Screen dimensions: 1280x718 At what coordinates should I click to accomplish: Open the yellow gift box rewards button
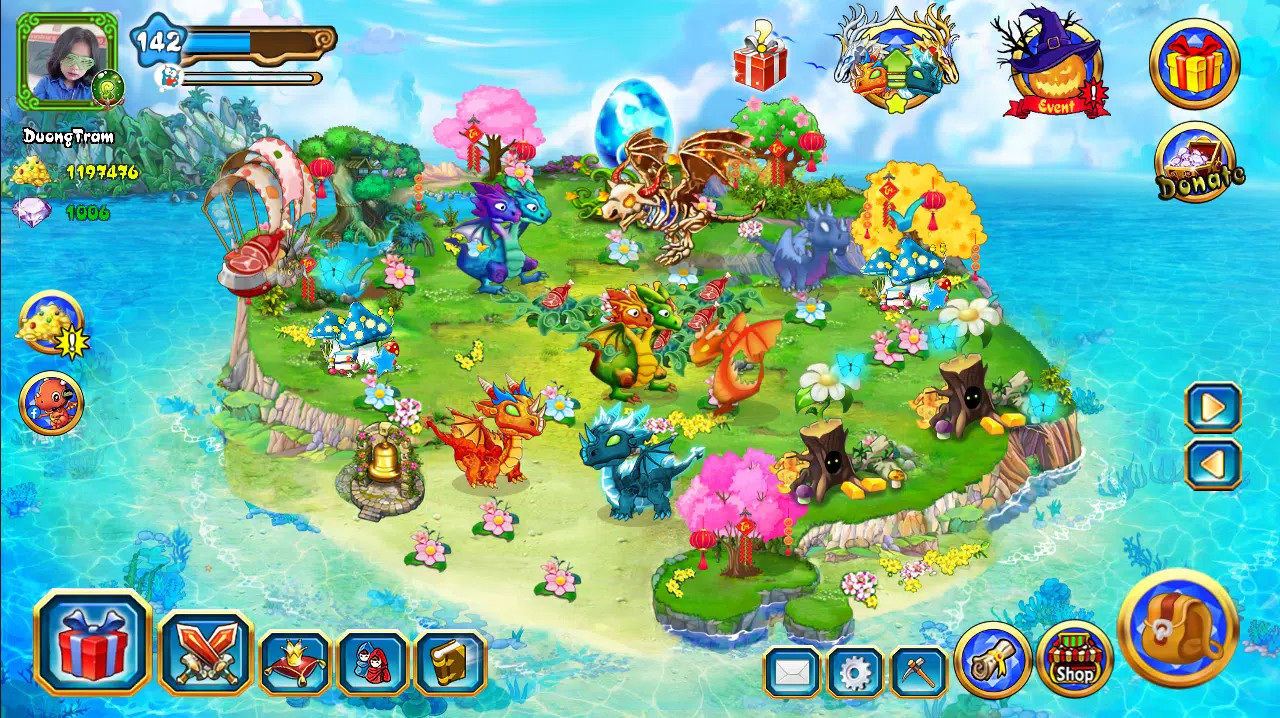pyautogui.click(x=1194, y=64)
